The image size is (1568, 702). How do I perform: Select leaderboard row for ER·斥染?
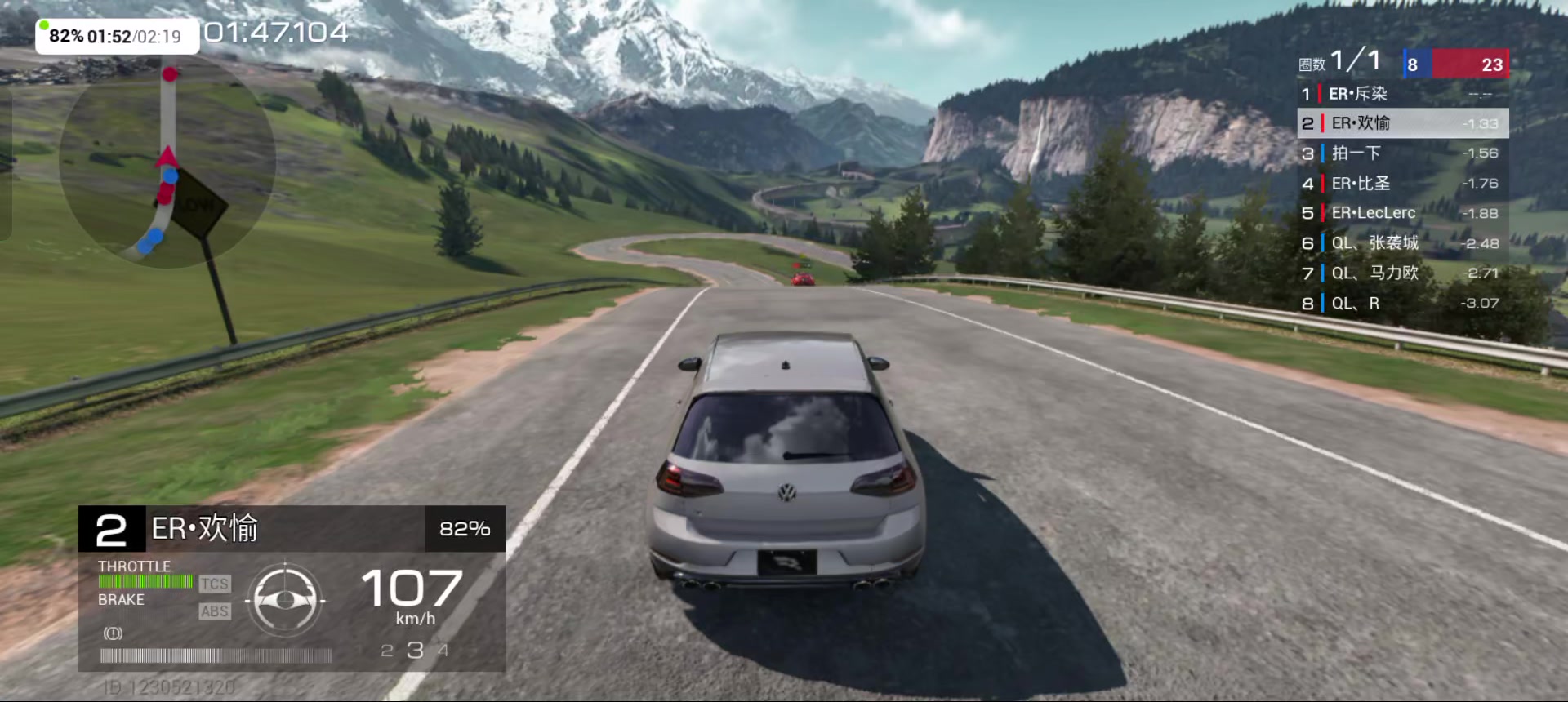pos(1401,94)
